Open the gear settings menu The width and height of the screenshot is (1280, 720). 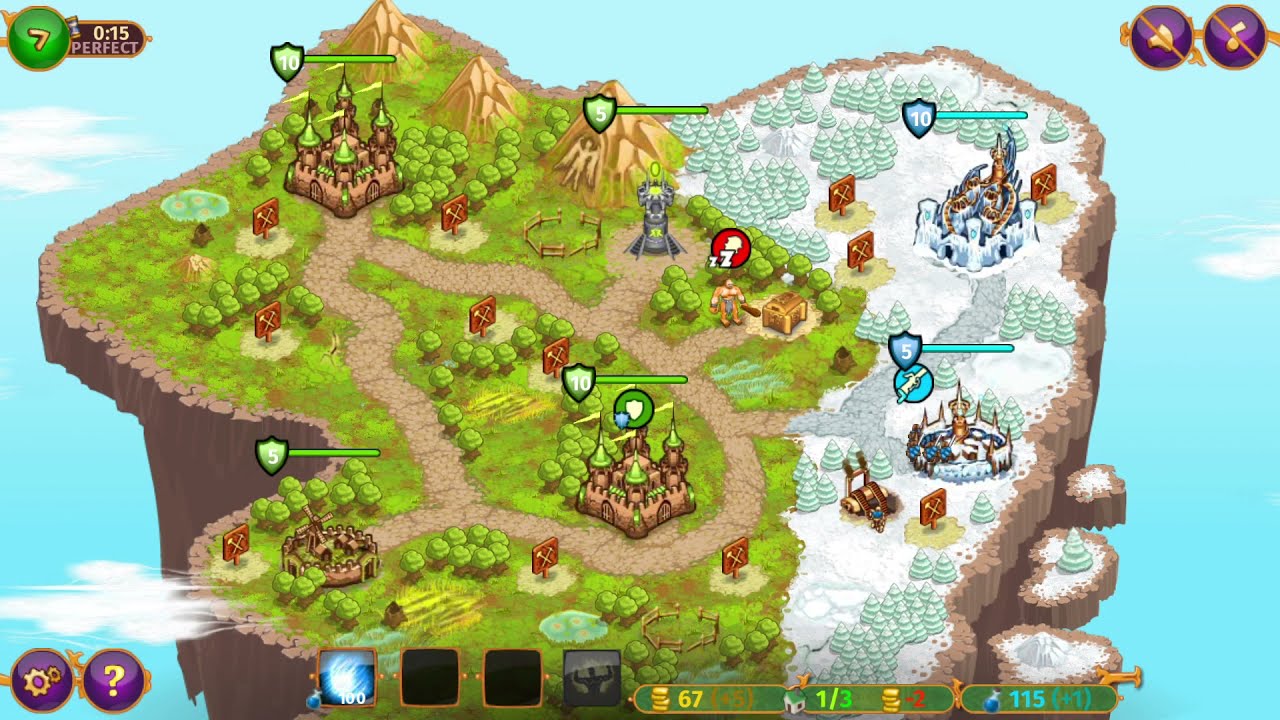tap(42, 681)
